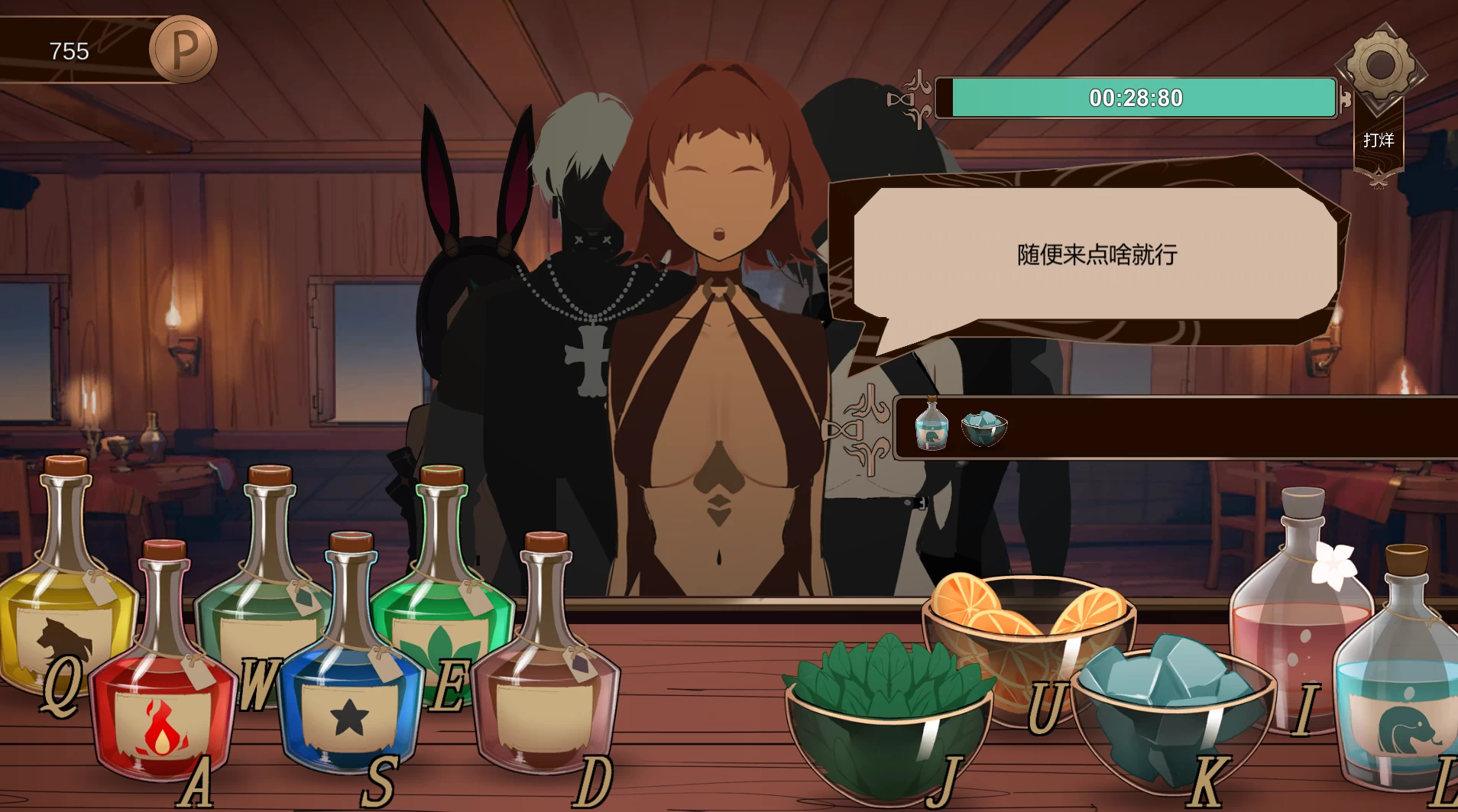This screenshot has width=1458, height=812.
Task: Click the 755 coin balance display
Action: (x=69, y=51)
